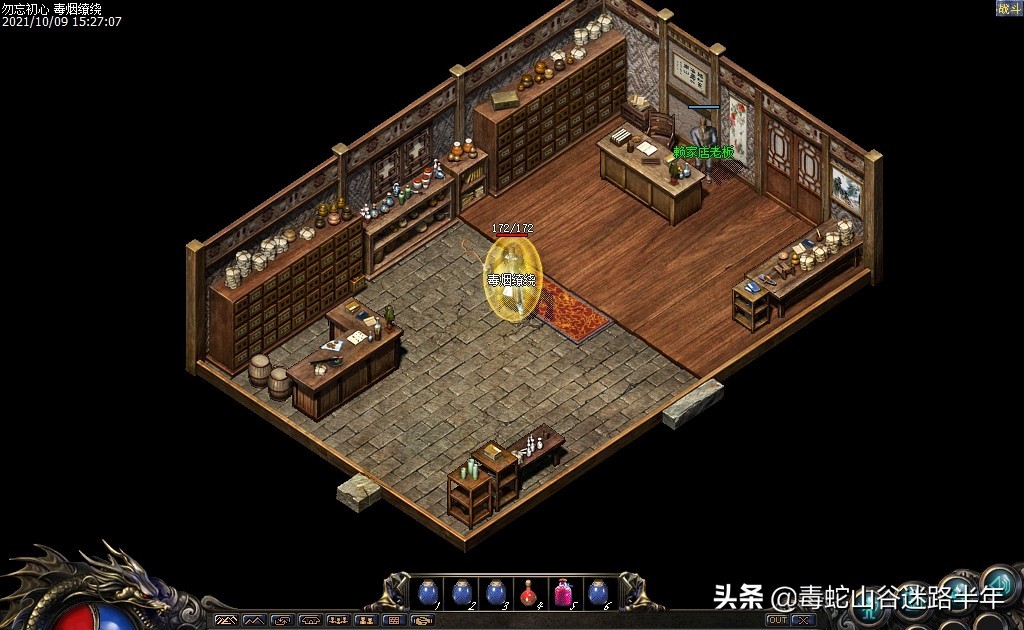Open the two-person icon button
This screenshot has width=1024, height=630.
(366, 621)
